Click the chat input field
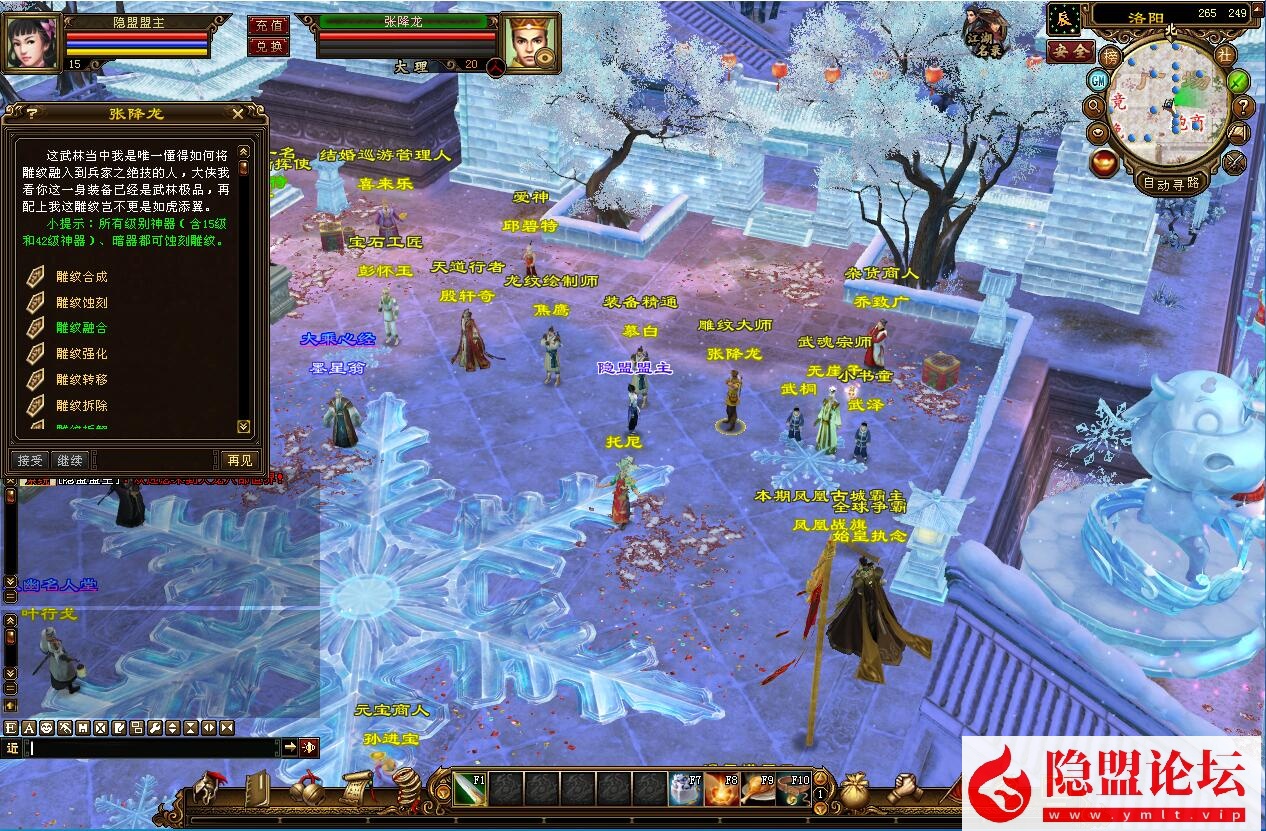The height and width of the screenshot is (831, 1266). tap(150, 747)
